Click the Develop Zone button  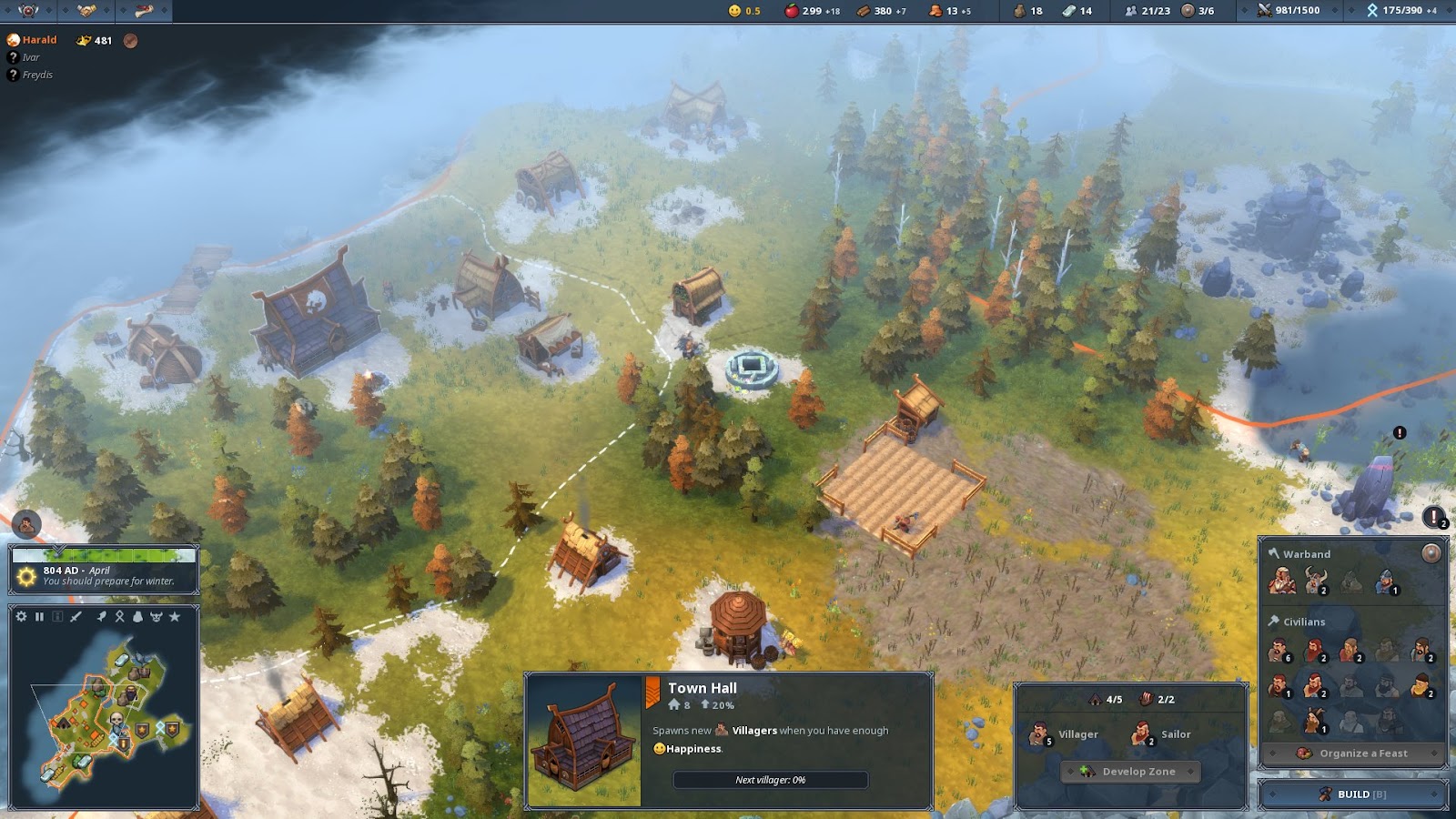click(x=1129, y=772)
